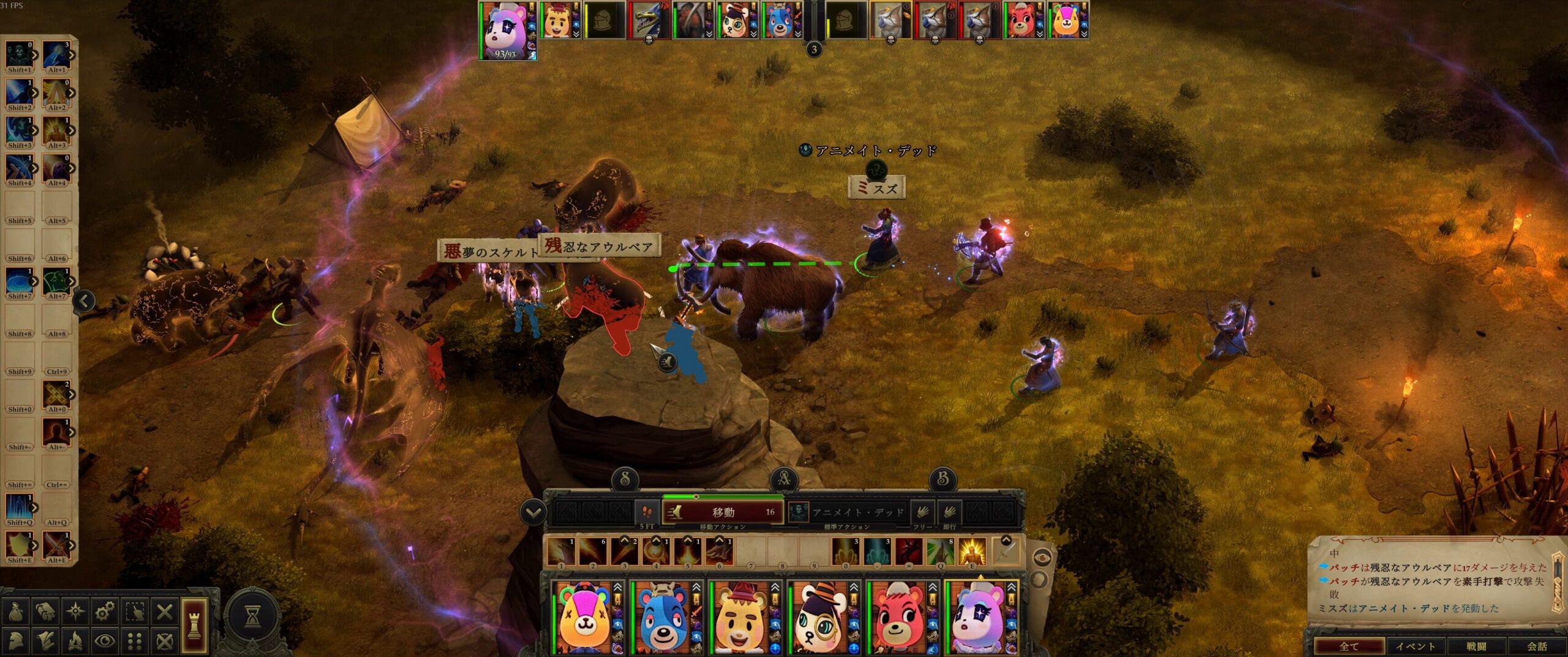The width and height of the screenshot is (1568, 657).
Task: Open the settings gears button
Action: click(105, 611)
